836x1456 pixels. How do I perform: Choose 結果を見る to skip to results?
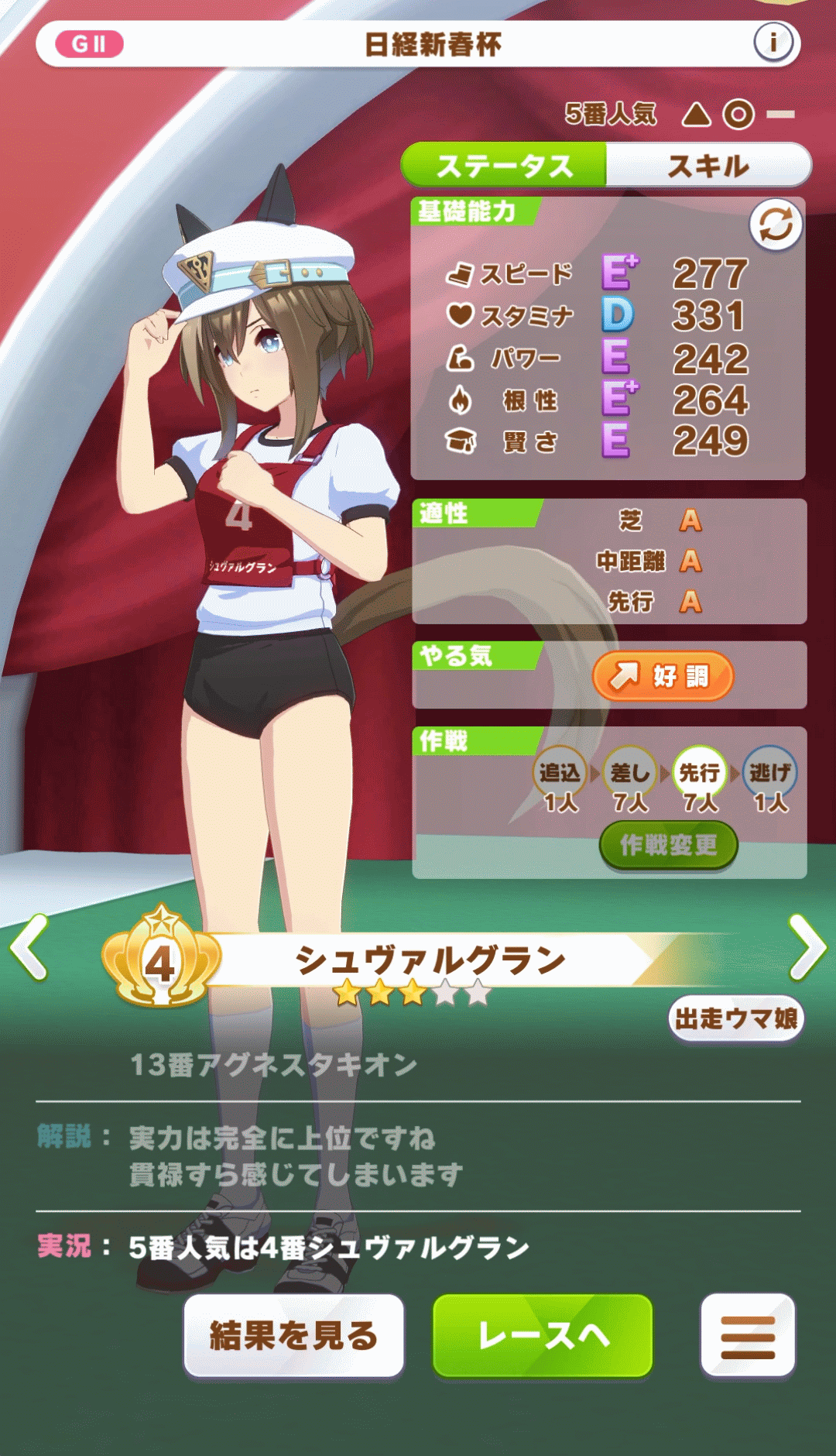point(293,1335)
